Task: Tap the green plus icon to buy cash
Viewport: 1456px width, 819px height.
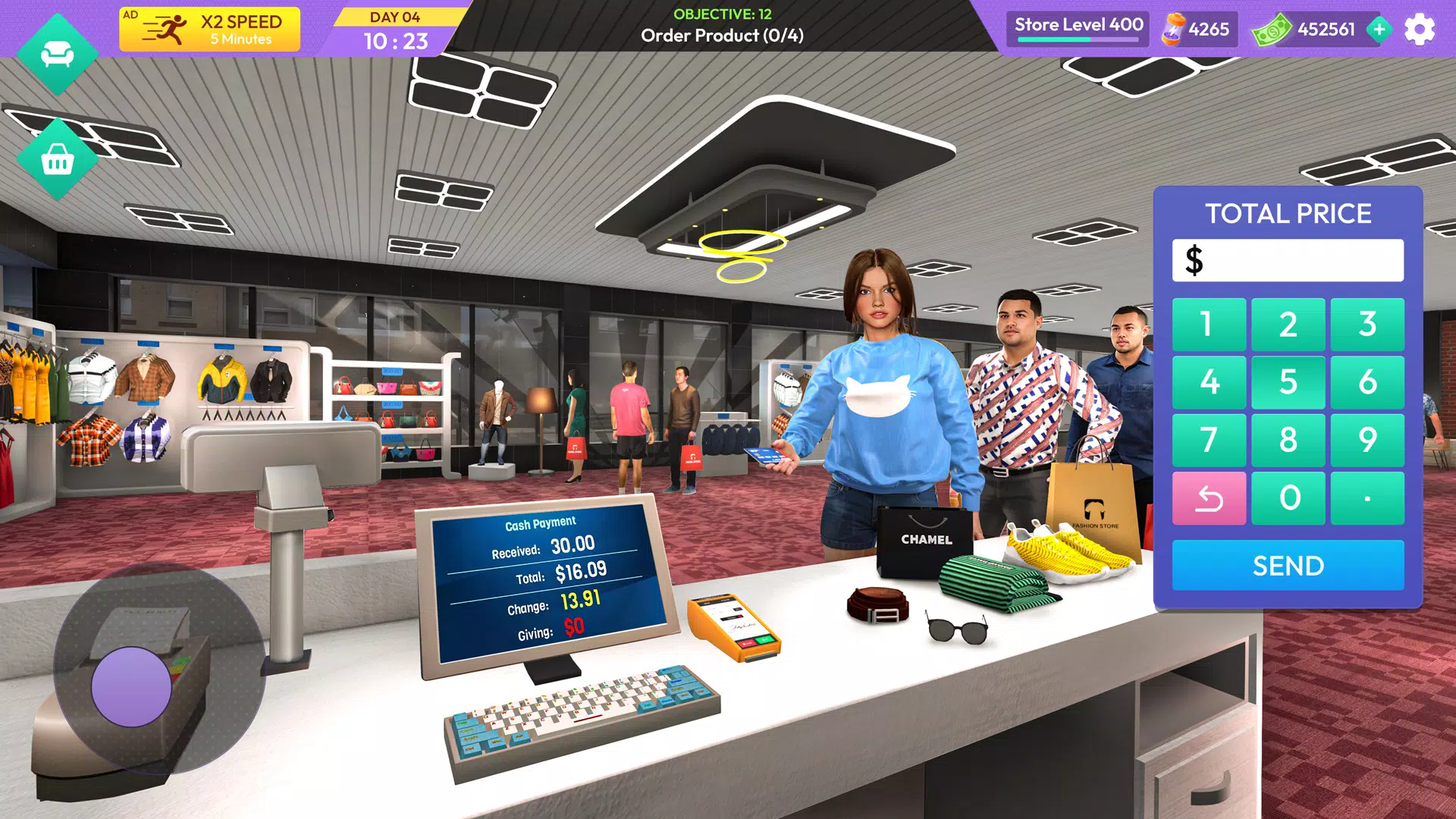Action: tap(1379, 30)
